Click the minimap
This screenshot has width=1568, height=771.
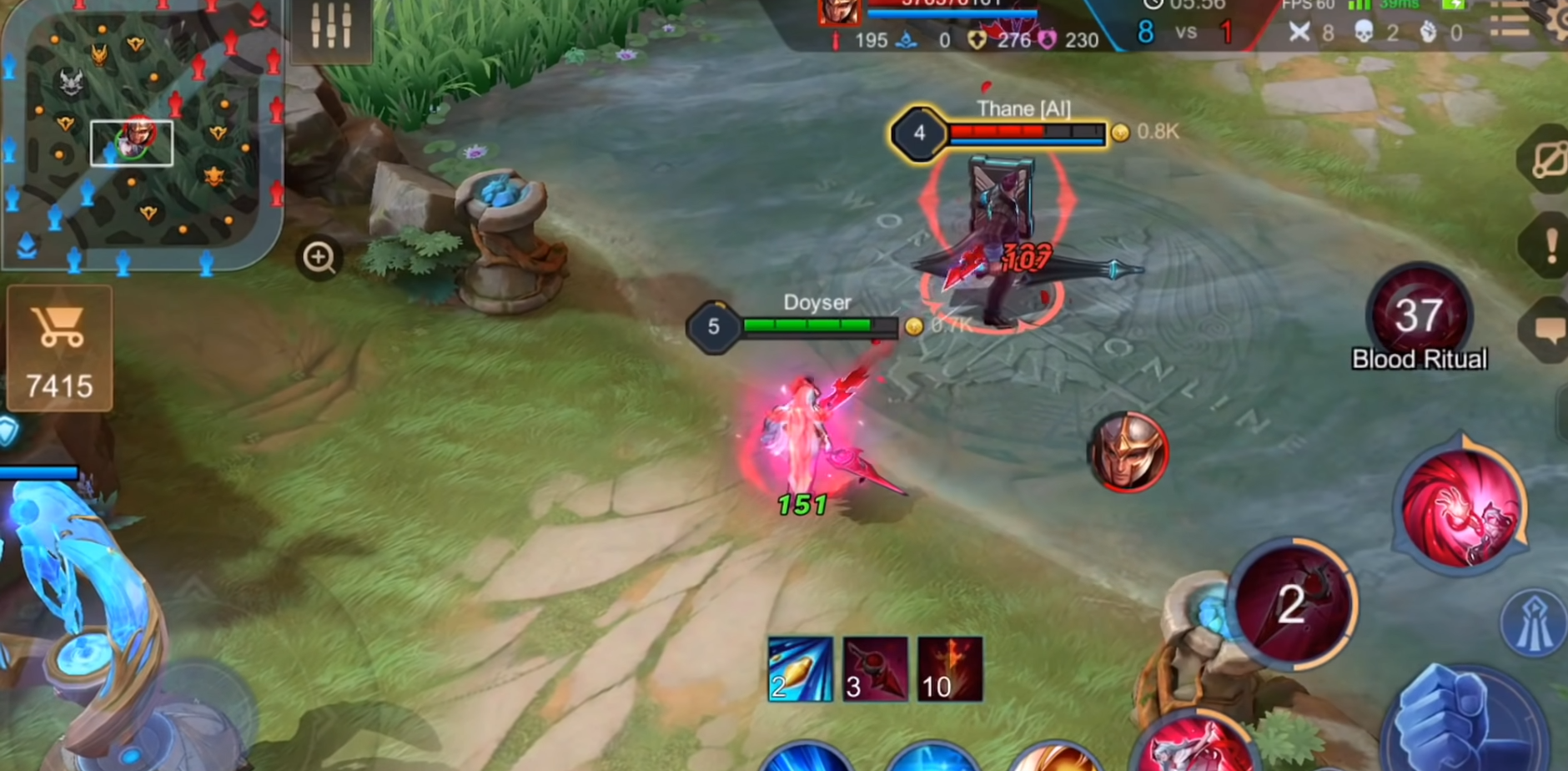coord(140,134)
